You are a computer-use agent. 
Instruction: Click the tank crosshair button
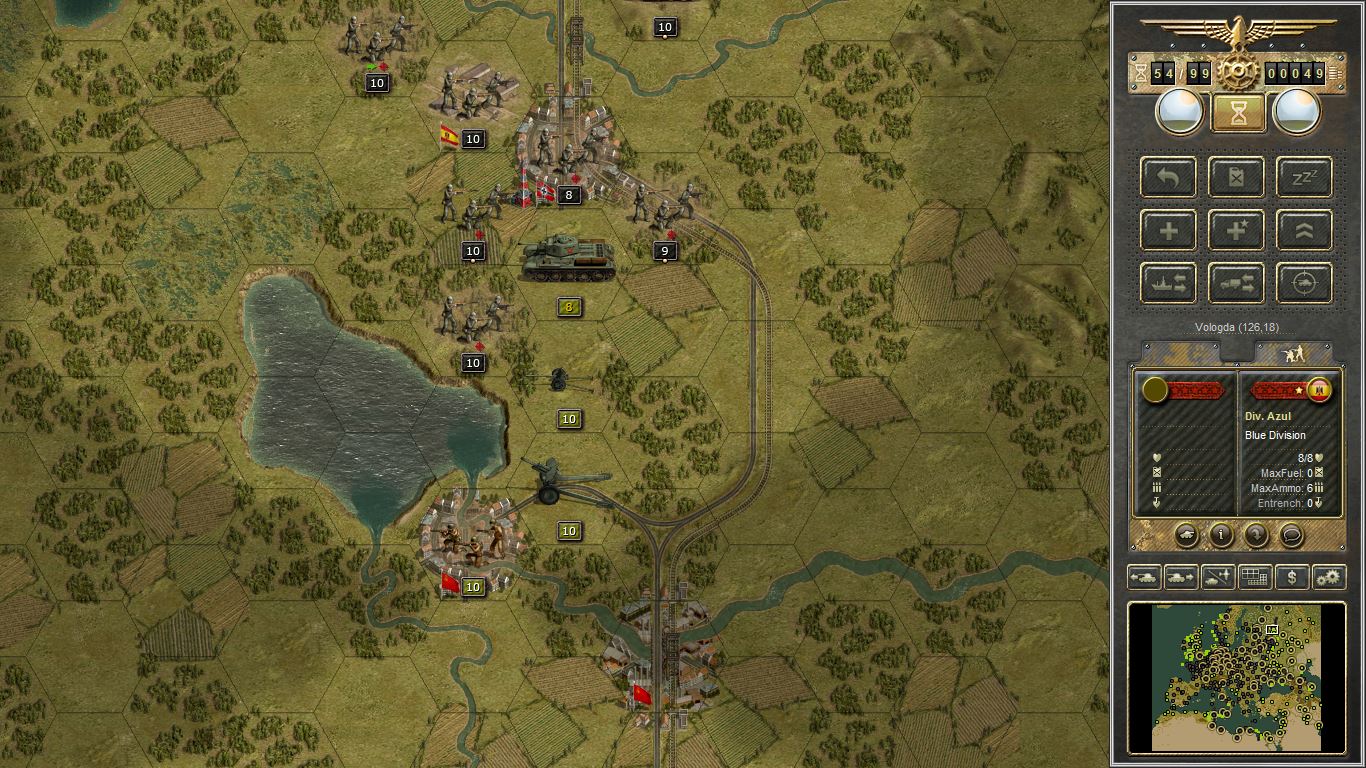[1305, 284]
